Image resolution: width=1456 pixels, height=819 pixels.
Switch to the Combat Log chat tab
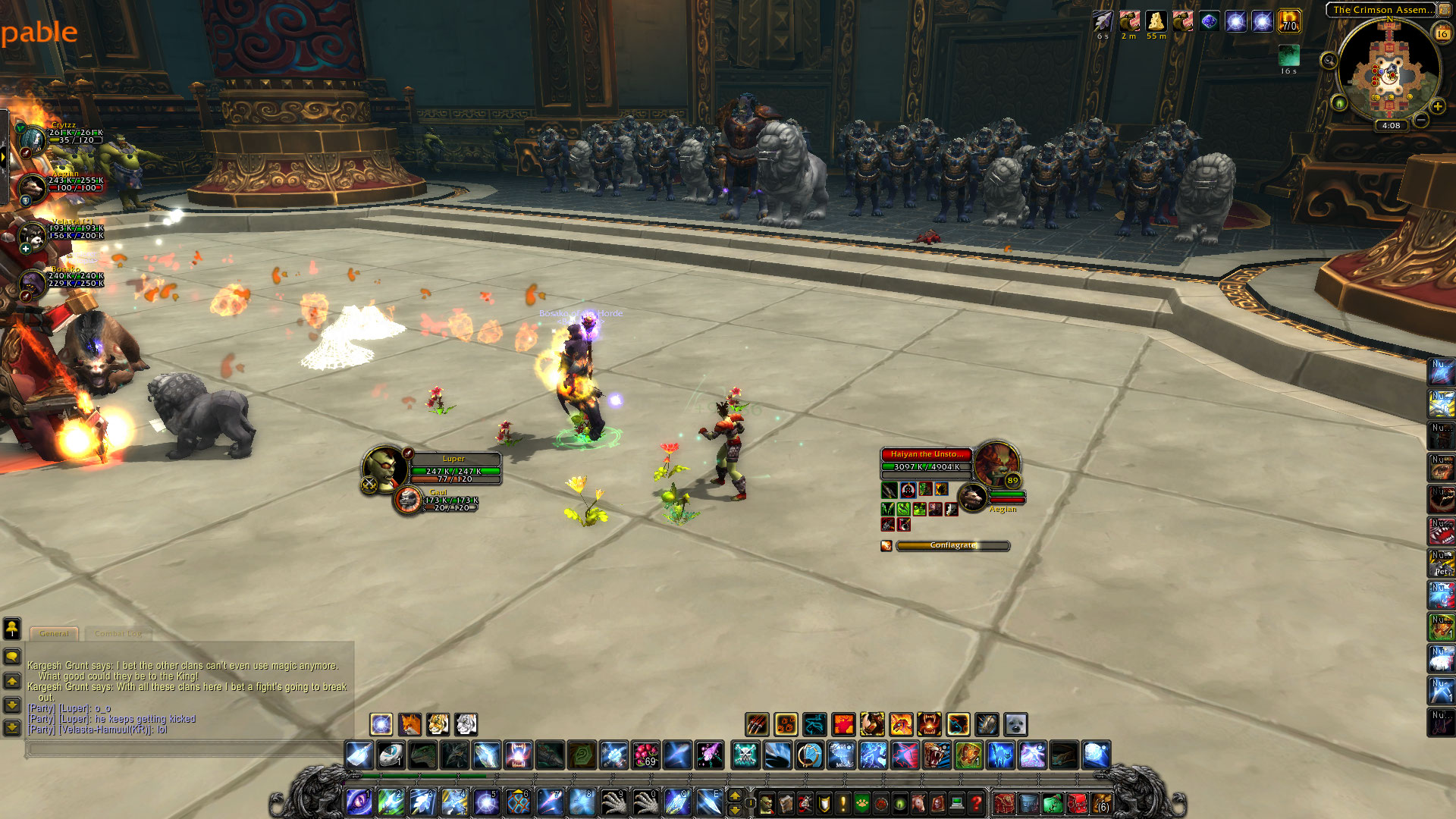tap(118, 633)
